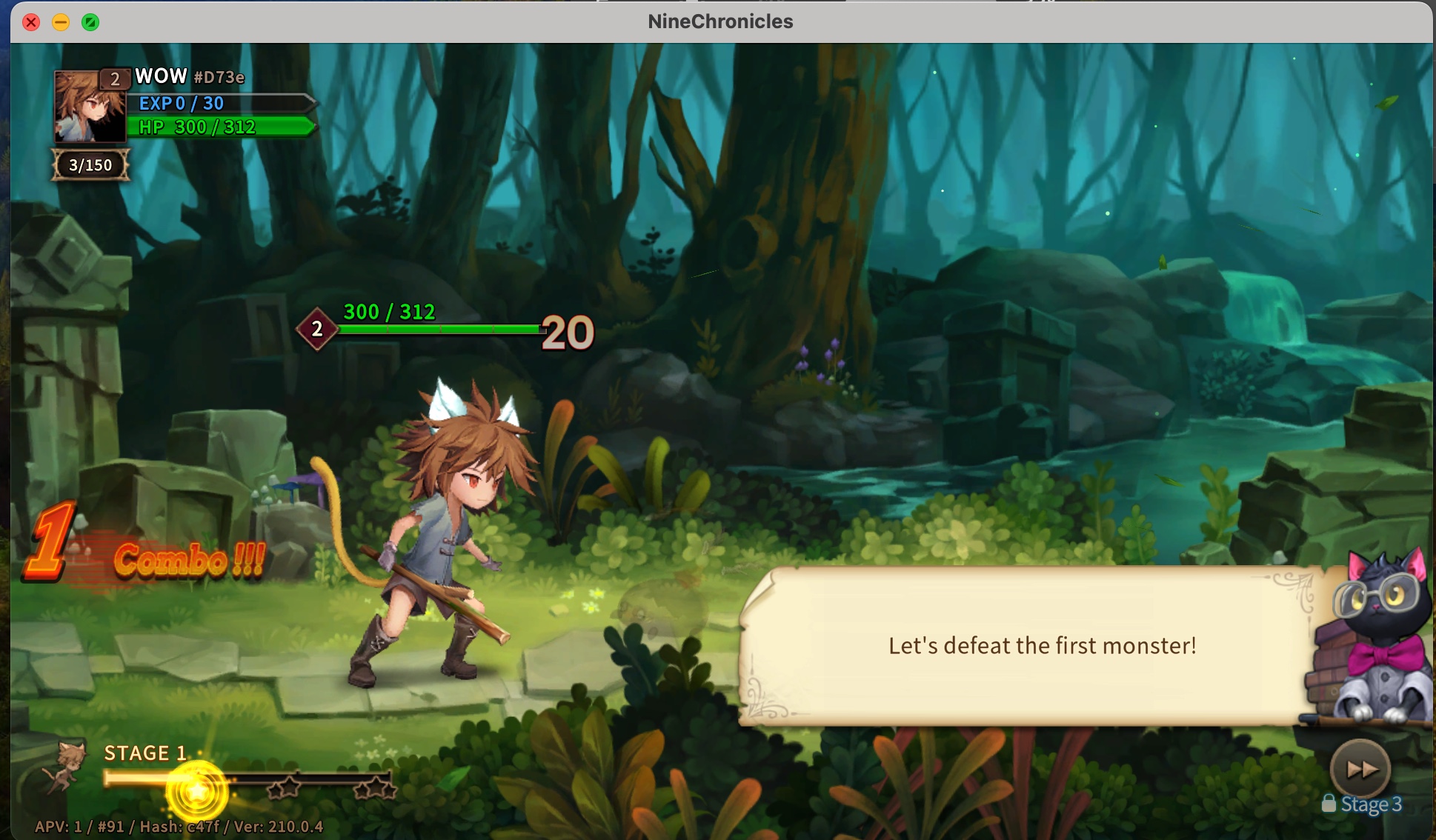Click the three-star marker at the bar's end
The image size is (1436, 840).
coord(374,789)
